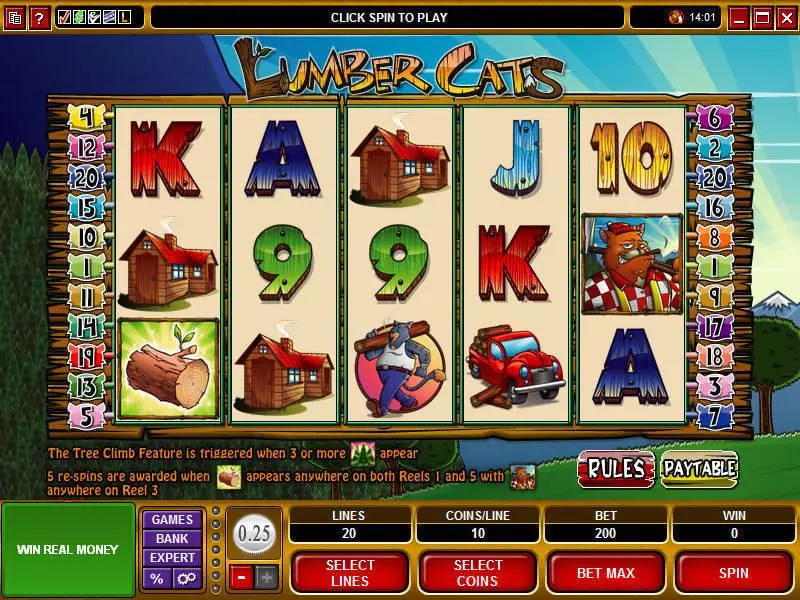
Task: Open the percent statistics button
Action: click(x=157, y=578)
